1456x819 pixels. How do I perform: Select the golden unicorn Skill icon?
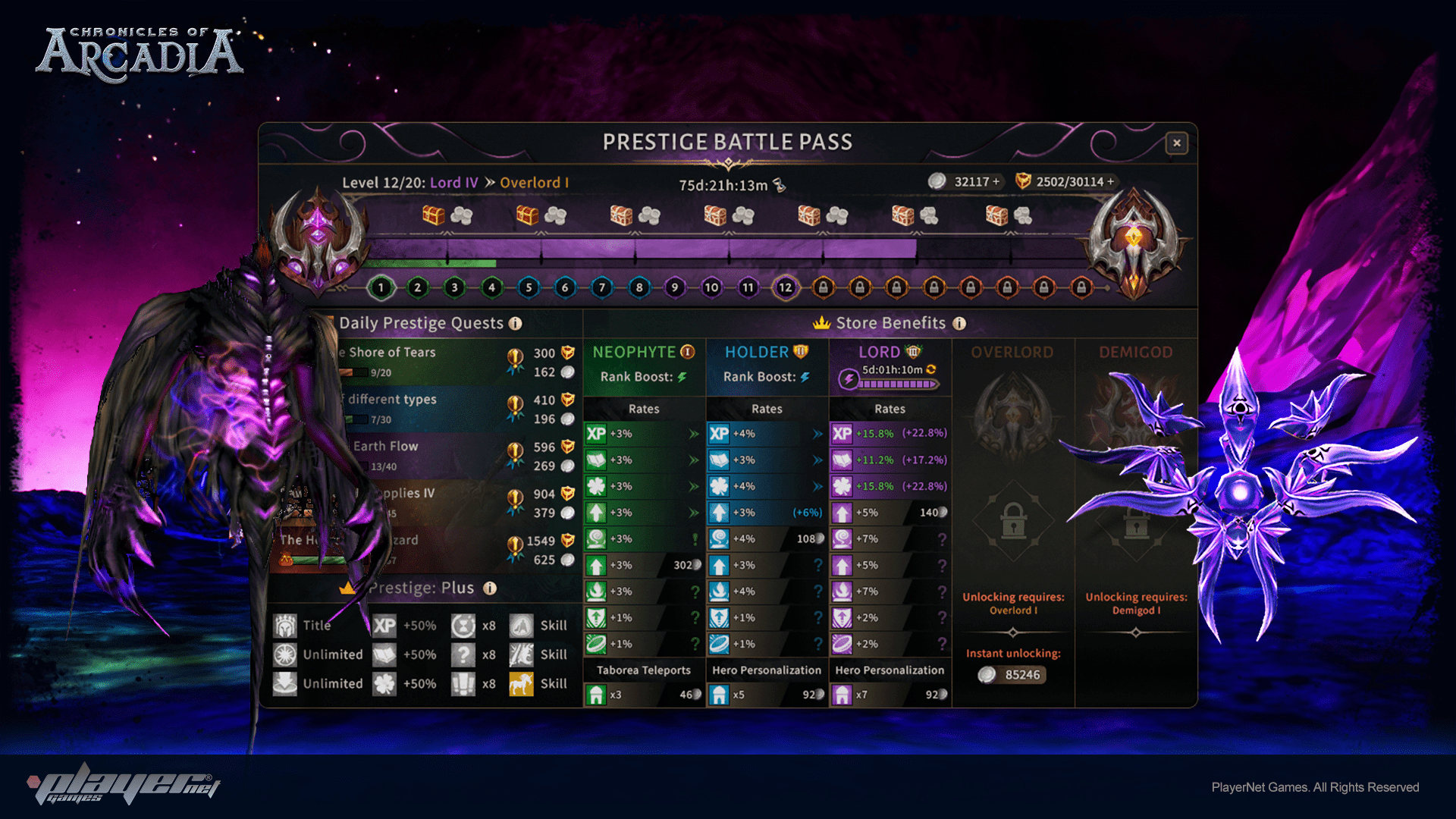(521, 683)
